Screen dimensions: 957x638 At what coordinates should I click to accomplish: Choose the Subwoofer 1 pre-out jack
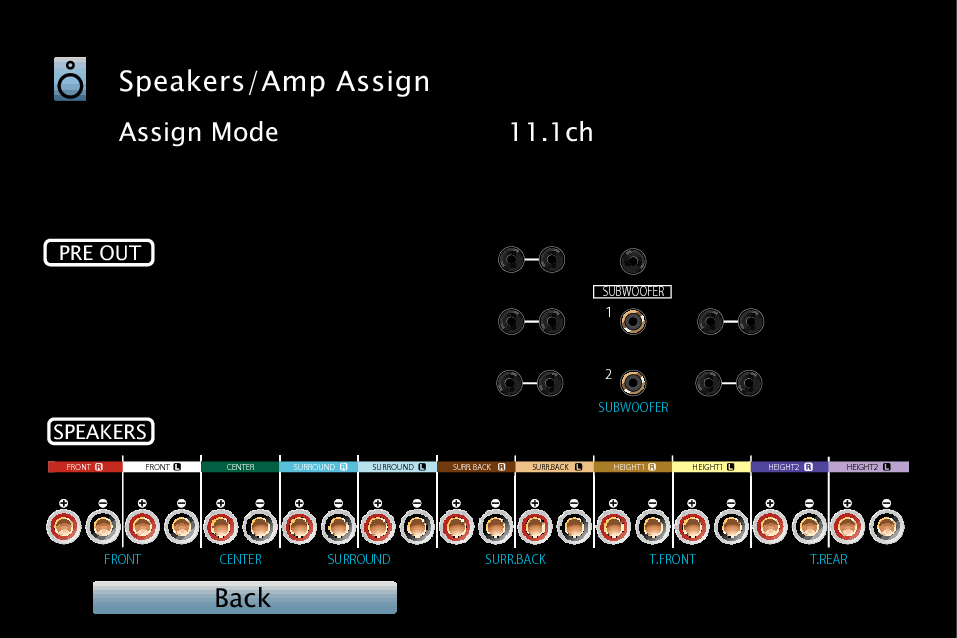pyautogui.click(x=632, y=322)
